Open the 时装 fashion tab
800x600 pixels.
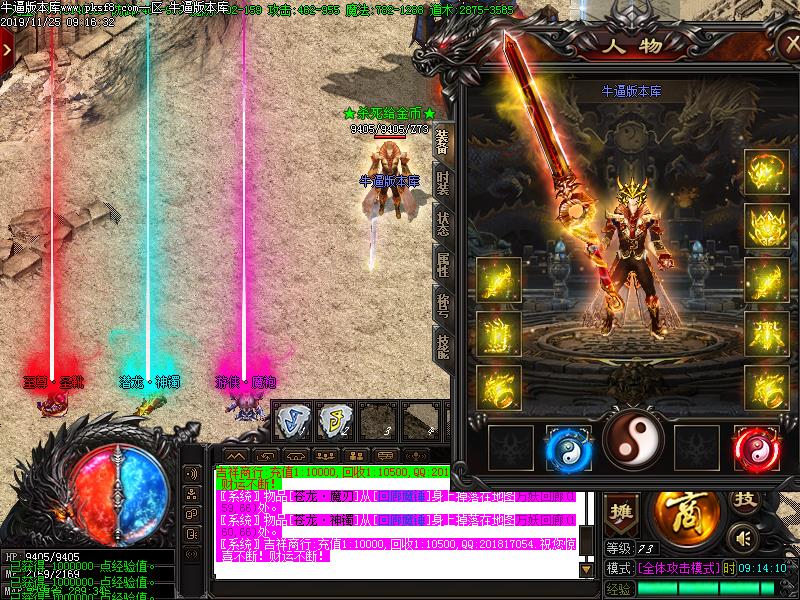pyautogui.click(x=443, y=183)
